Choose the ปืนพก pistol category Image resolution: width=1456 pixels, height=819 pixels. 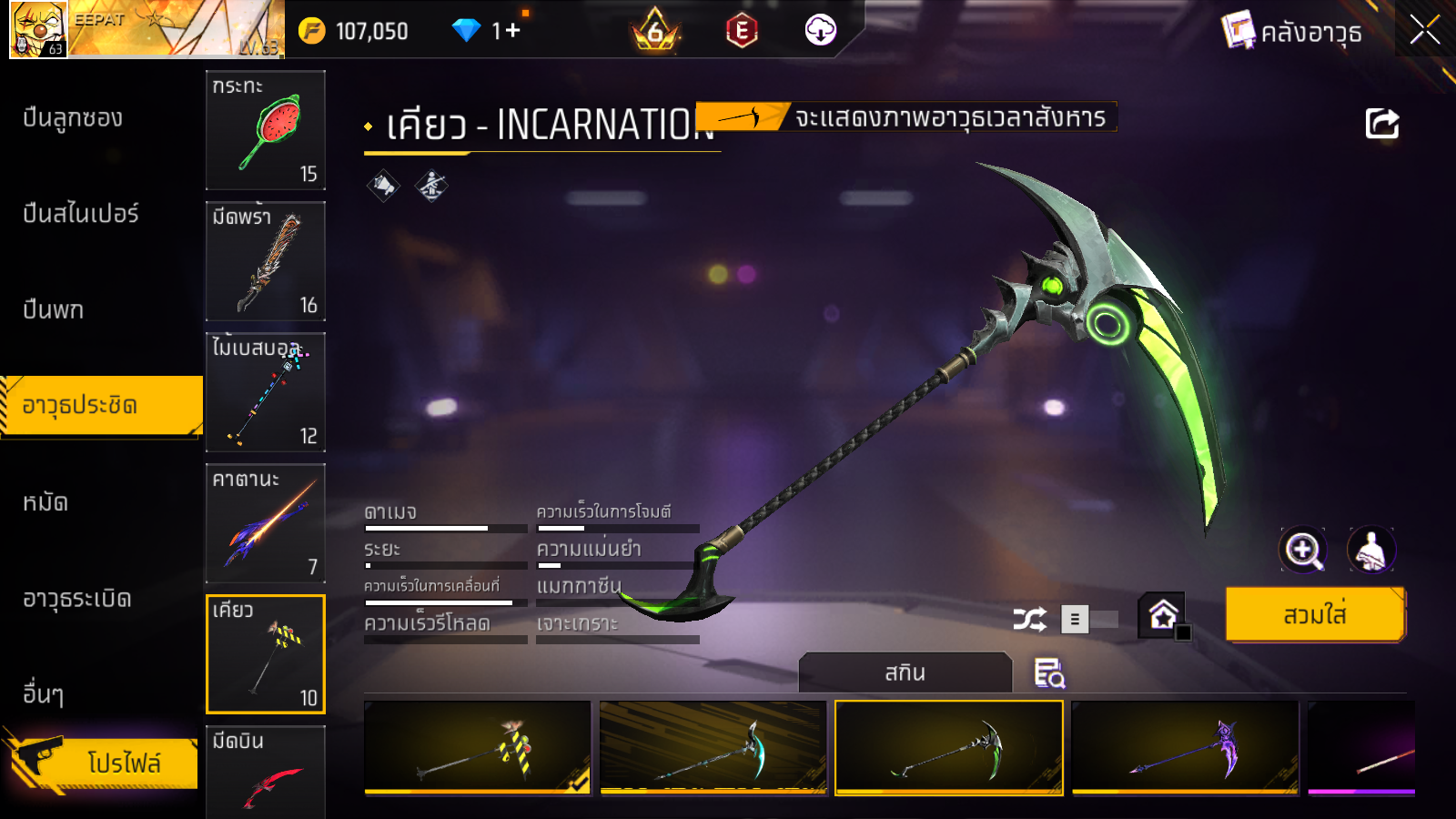pyautogui.click(x=53, y=310)
